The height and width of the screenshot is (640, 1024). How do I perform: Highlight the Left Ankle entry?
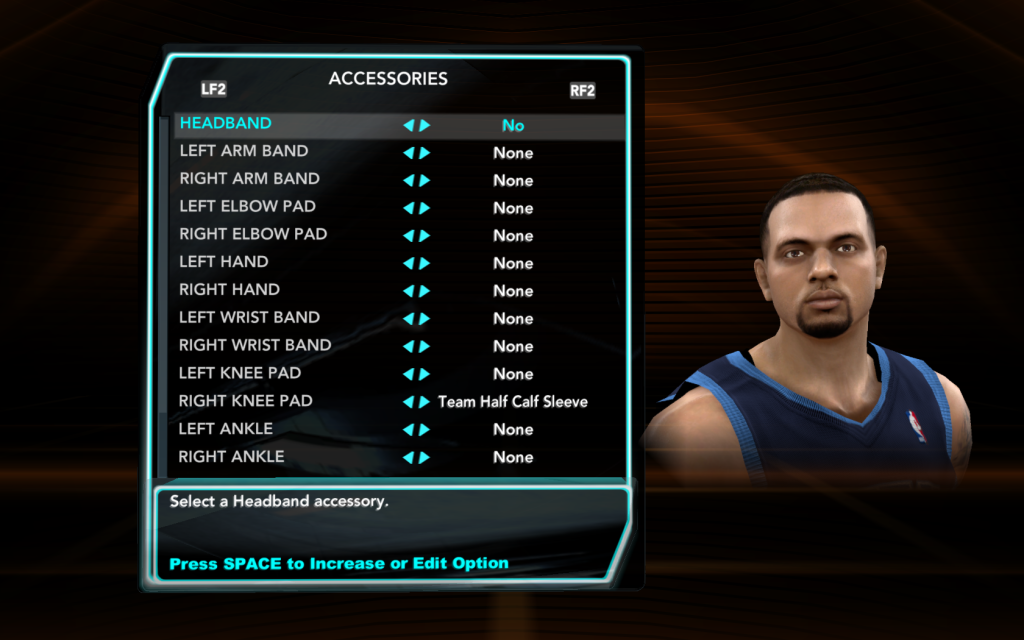[226, 429]
